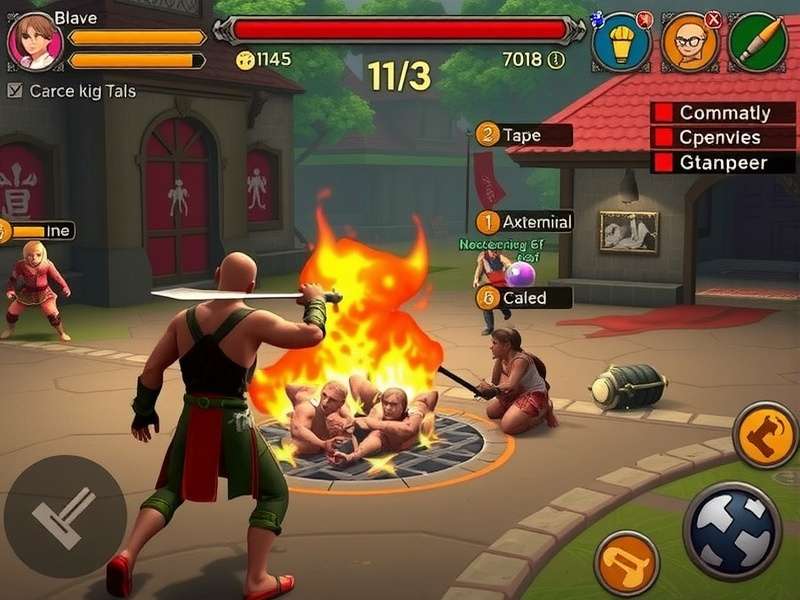Screen dimensions: 800x600
Task: Activate the large blue-white orb ability
Action: 731,530
